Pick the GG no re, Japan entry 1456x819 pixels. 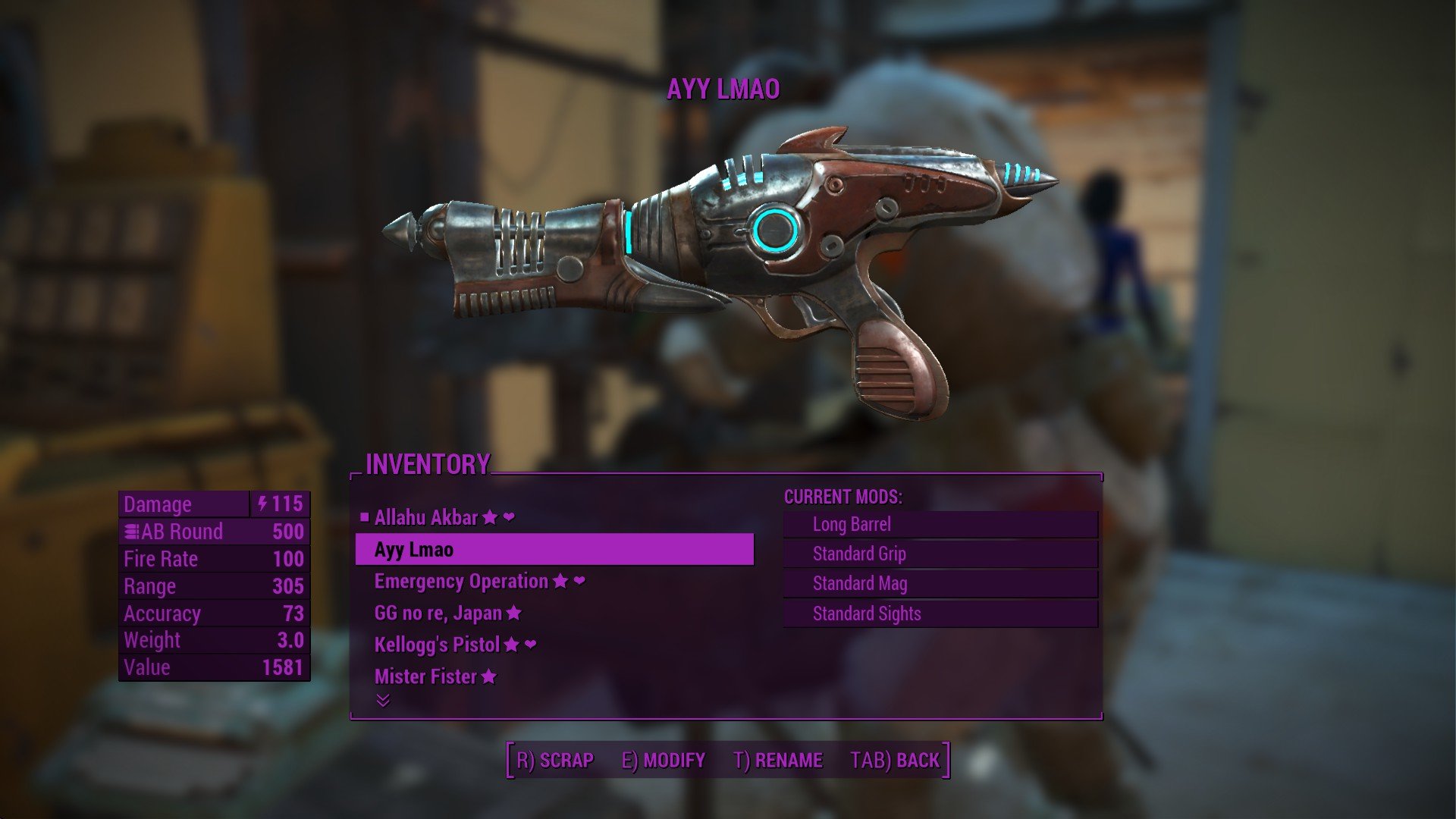click(438, 613)
